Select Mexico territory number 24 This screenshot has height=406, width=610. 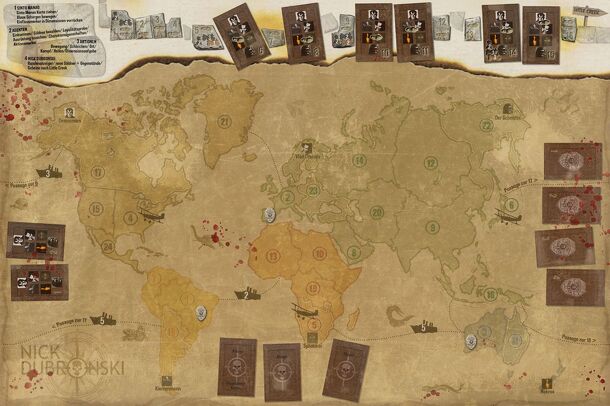tap(107, 245)
